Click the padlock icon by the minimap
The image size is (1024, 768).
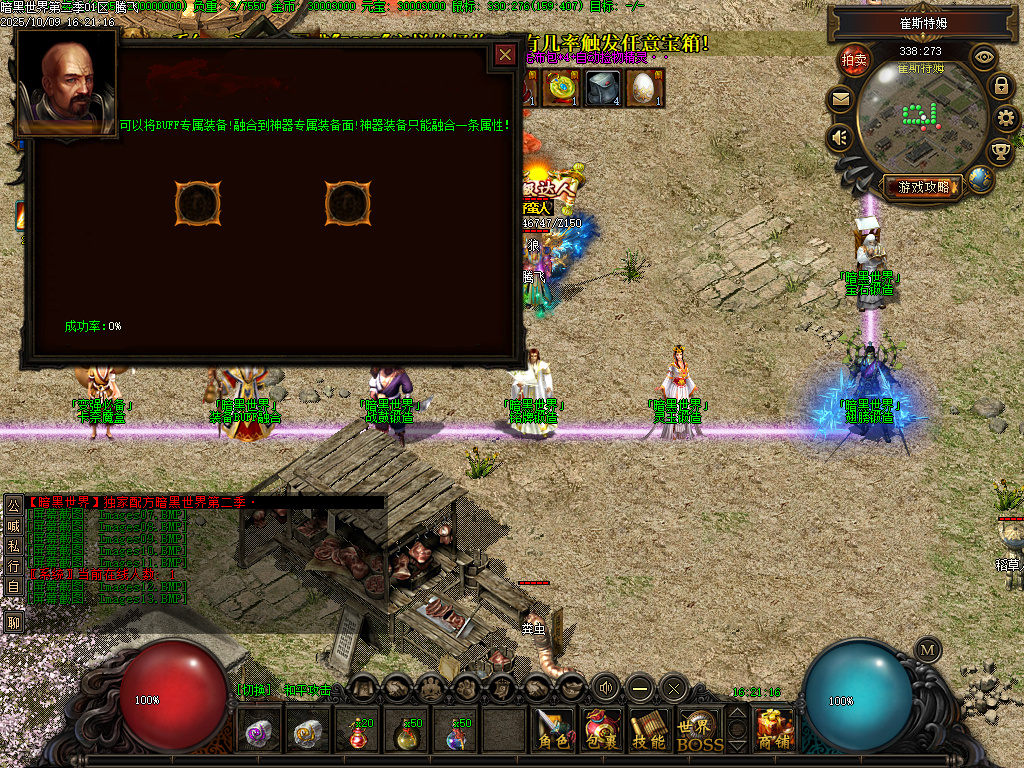click(x=1001, y=86)
